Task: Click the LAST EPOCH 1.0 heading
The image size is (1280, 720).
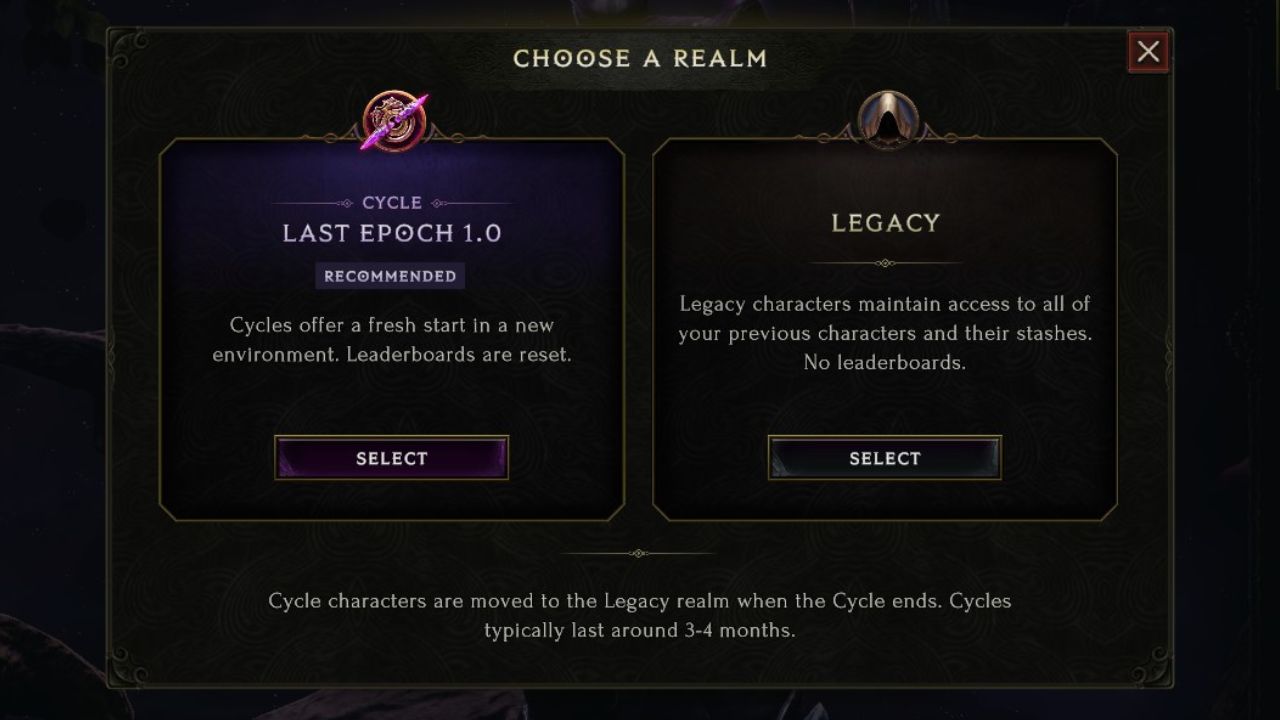Action: 390,233
